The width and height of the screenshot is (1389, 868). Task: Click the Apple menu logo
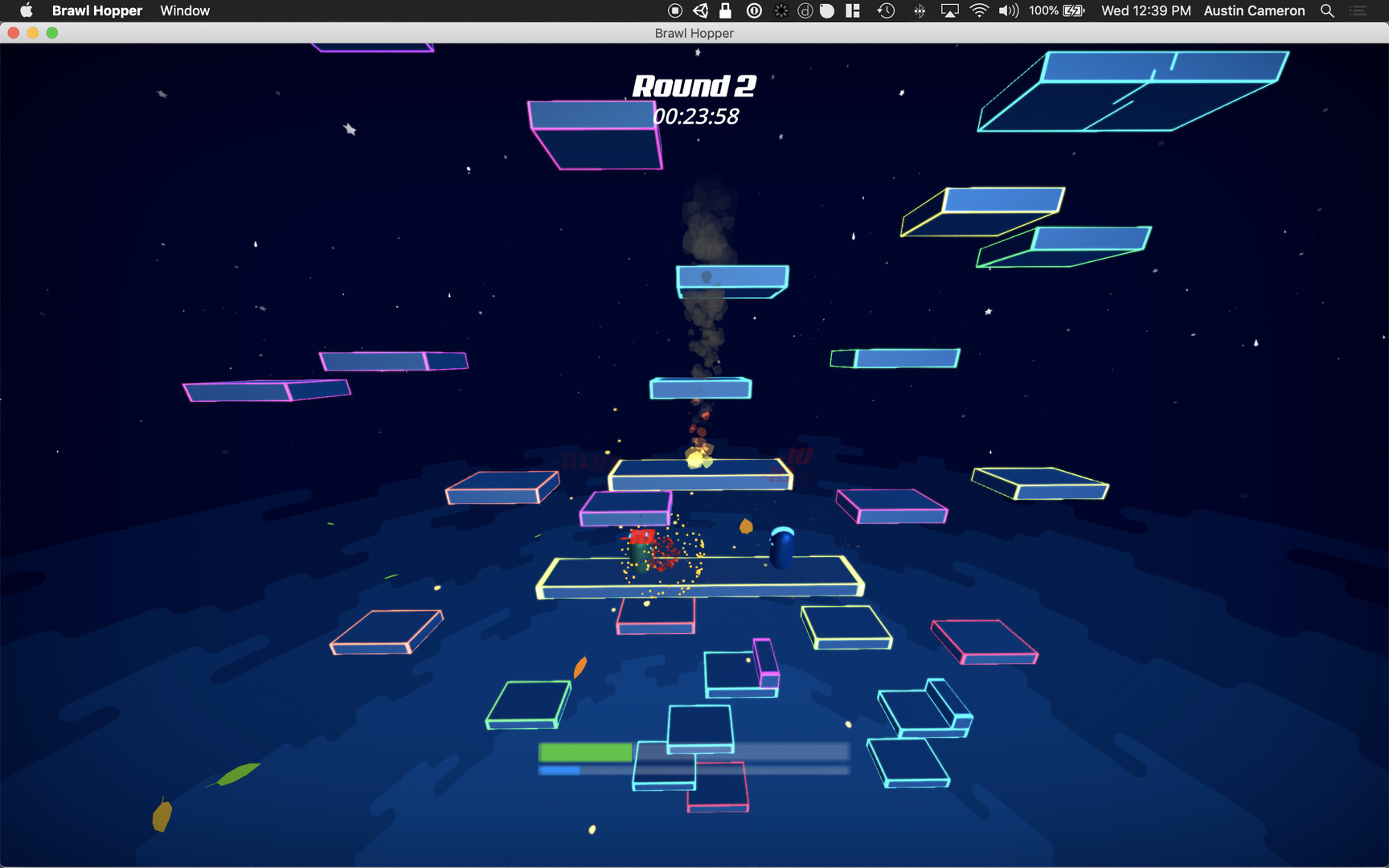pos(26,10)
